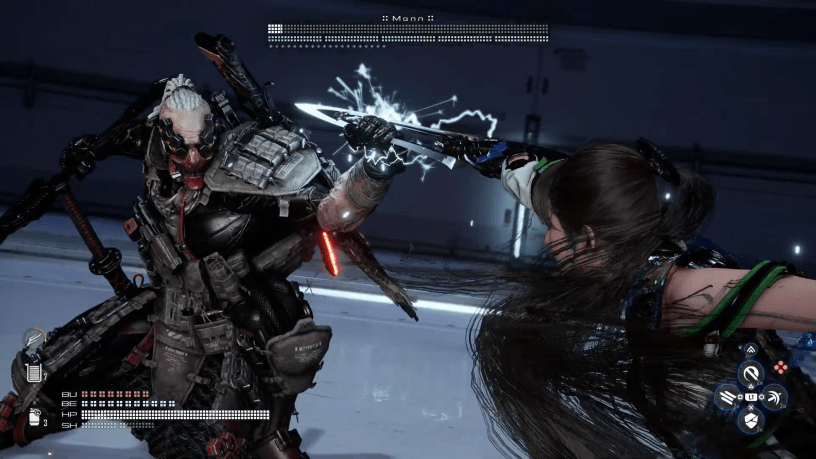Activate the shield skill icon

tap(751, 420)
